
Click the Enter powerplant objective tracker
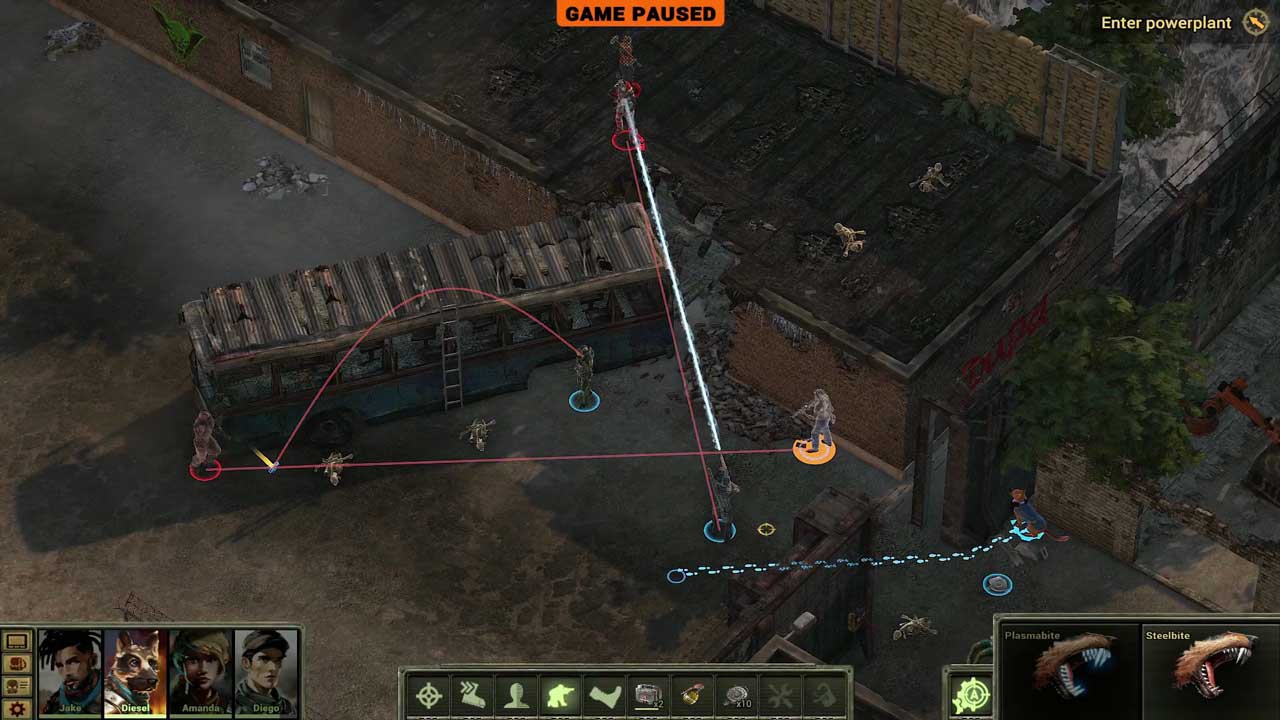(x=1166, y=23)
